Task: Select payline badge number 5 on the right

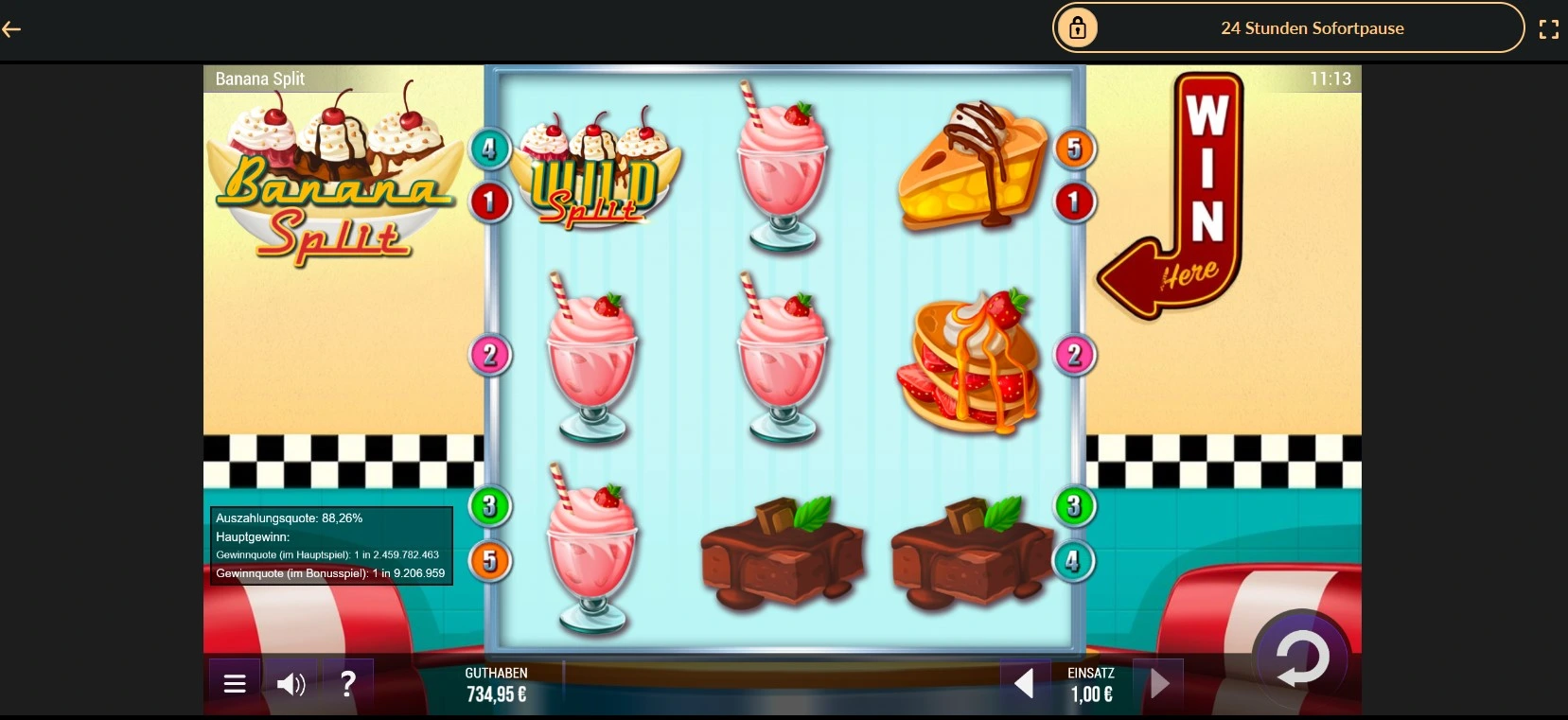Action: click(1073, 148)
